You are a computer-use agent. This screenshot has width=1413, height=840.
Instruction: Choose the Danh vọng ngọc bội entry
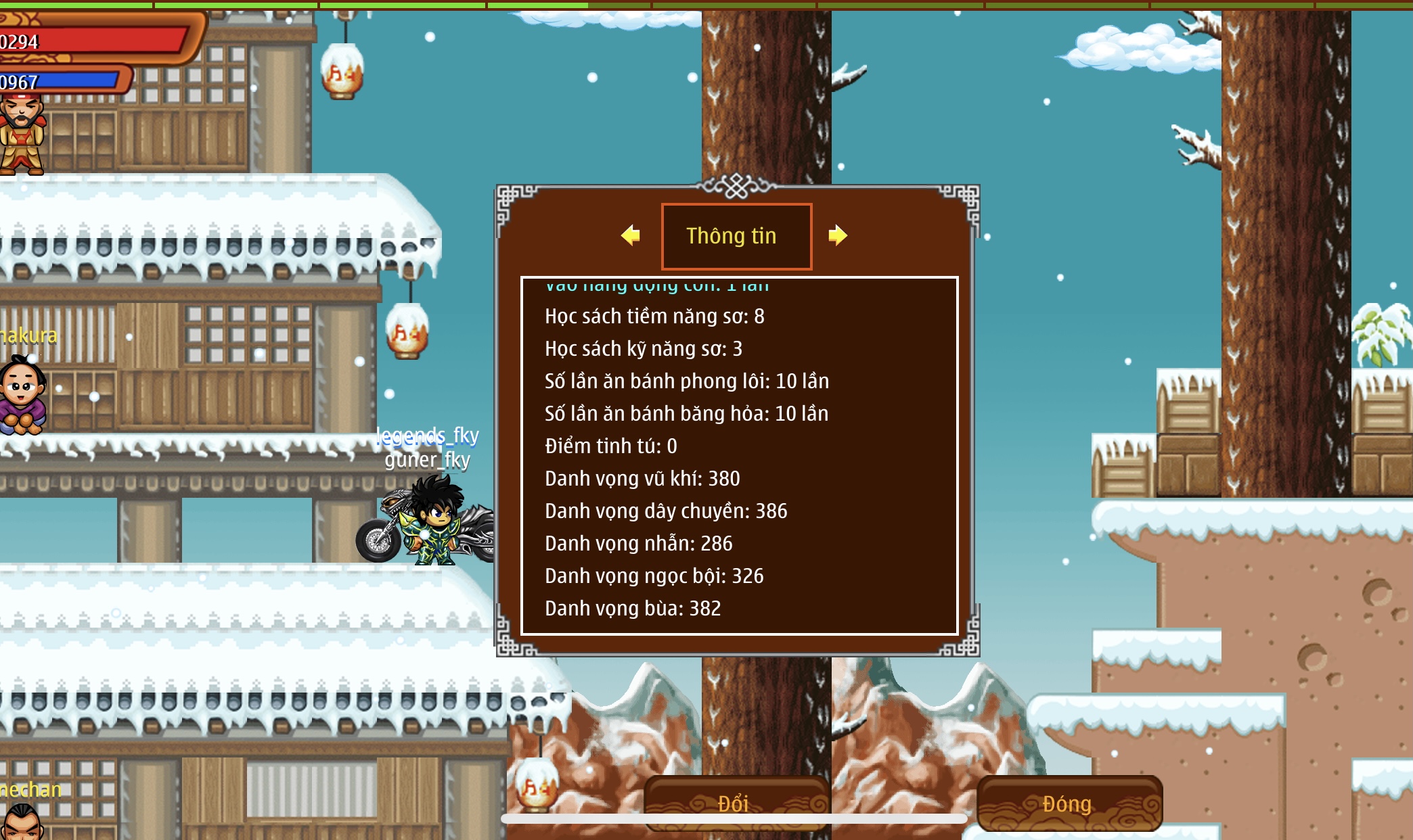[654, 576]
